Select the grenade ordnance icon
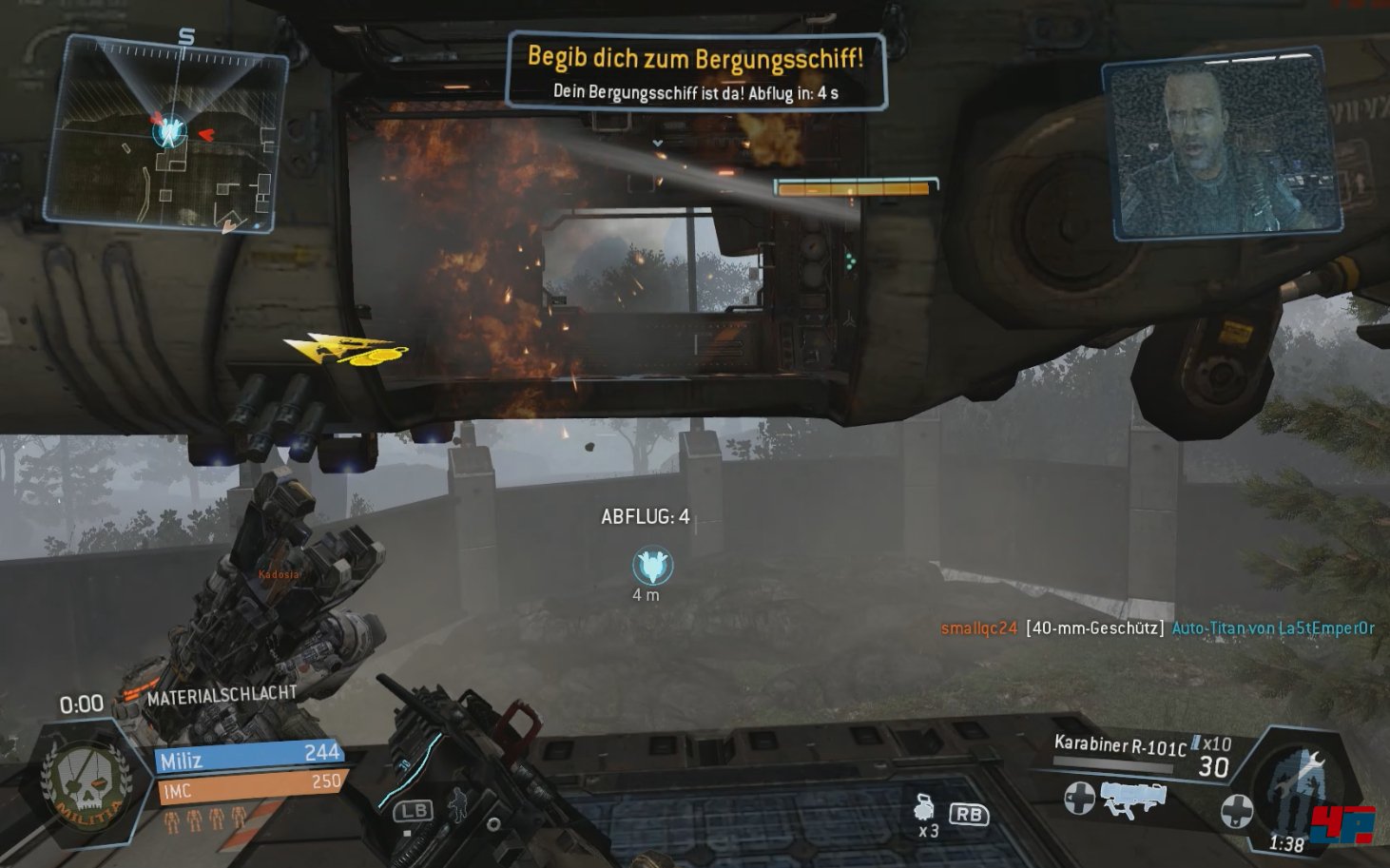This screenshot has width=1390, height=868. tap(922, 807)
